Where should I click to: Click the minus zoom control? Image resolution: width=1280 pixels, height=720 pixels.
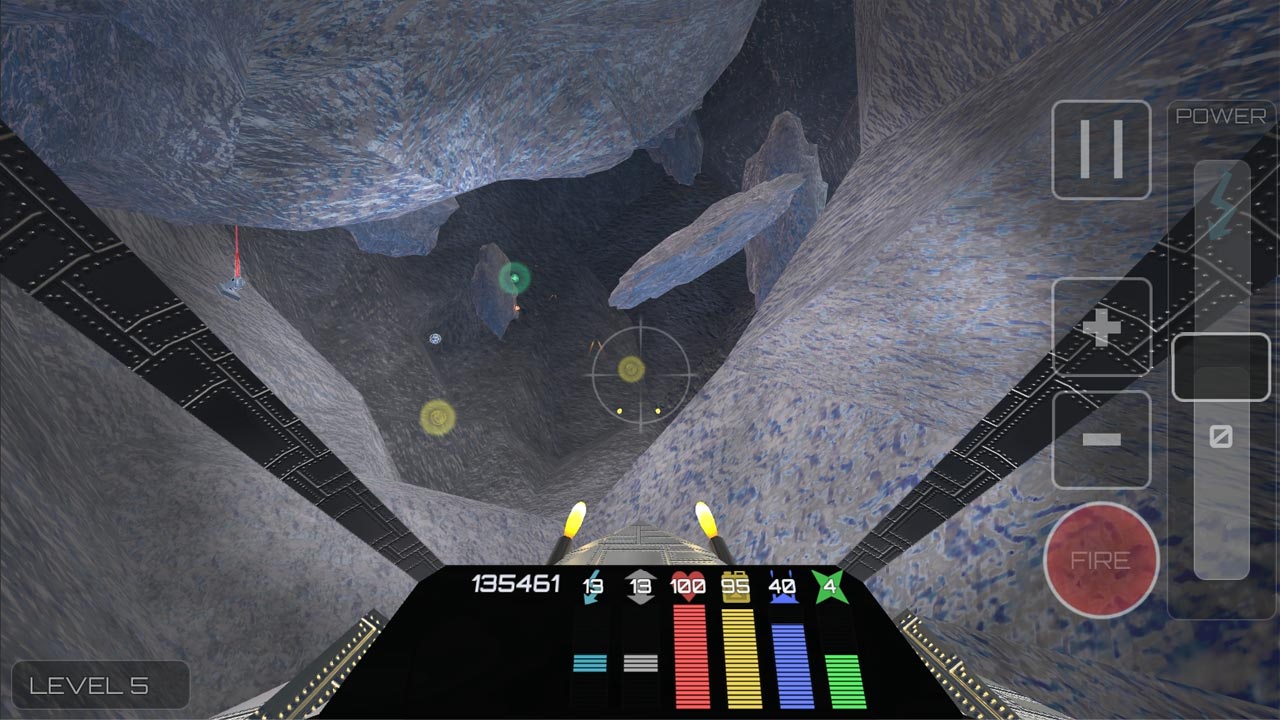1102,437
